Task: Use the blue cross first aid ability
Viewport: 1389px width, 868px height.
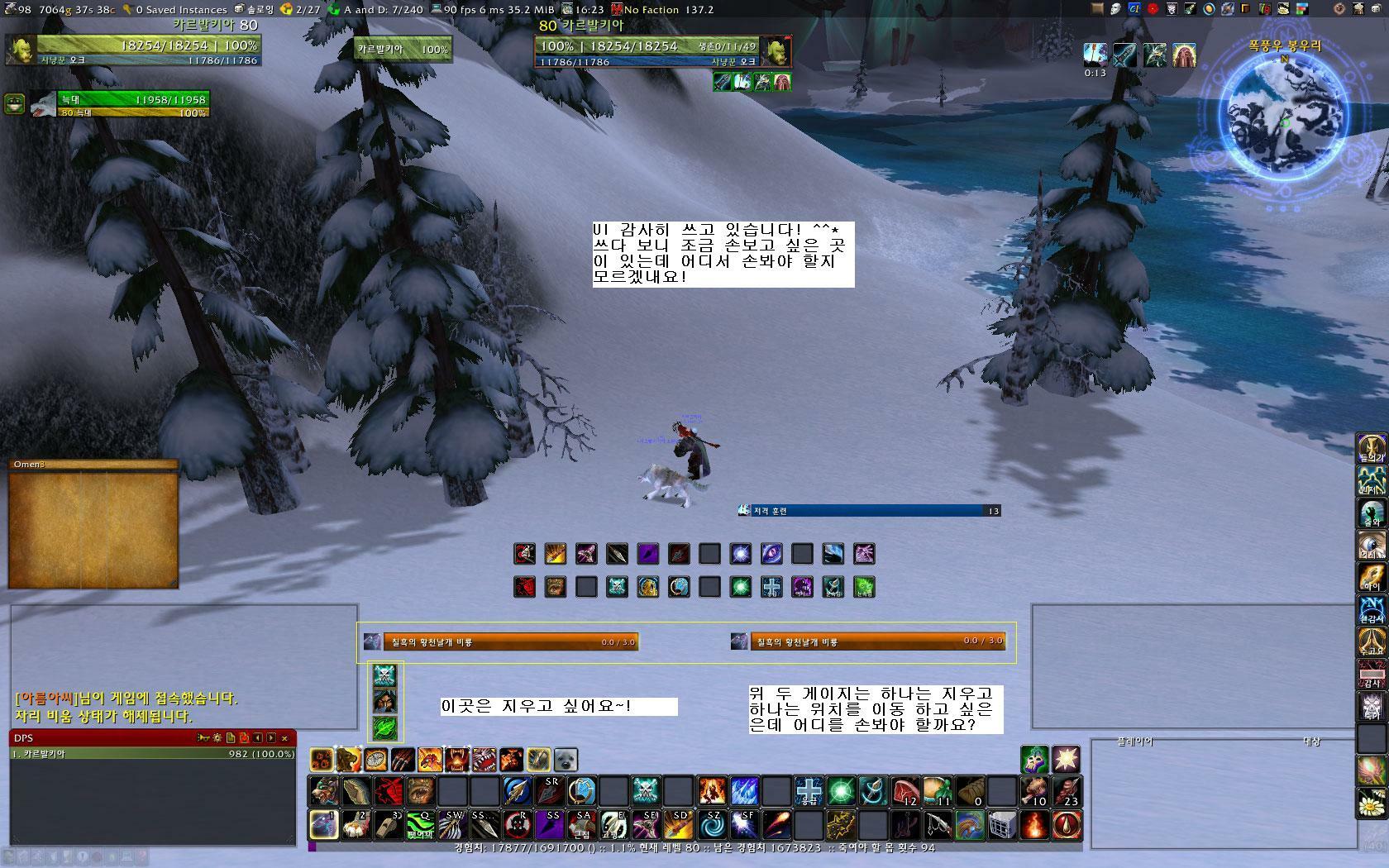Action: point(808,791)
